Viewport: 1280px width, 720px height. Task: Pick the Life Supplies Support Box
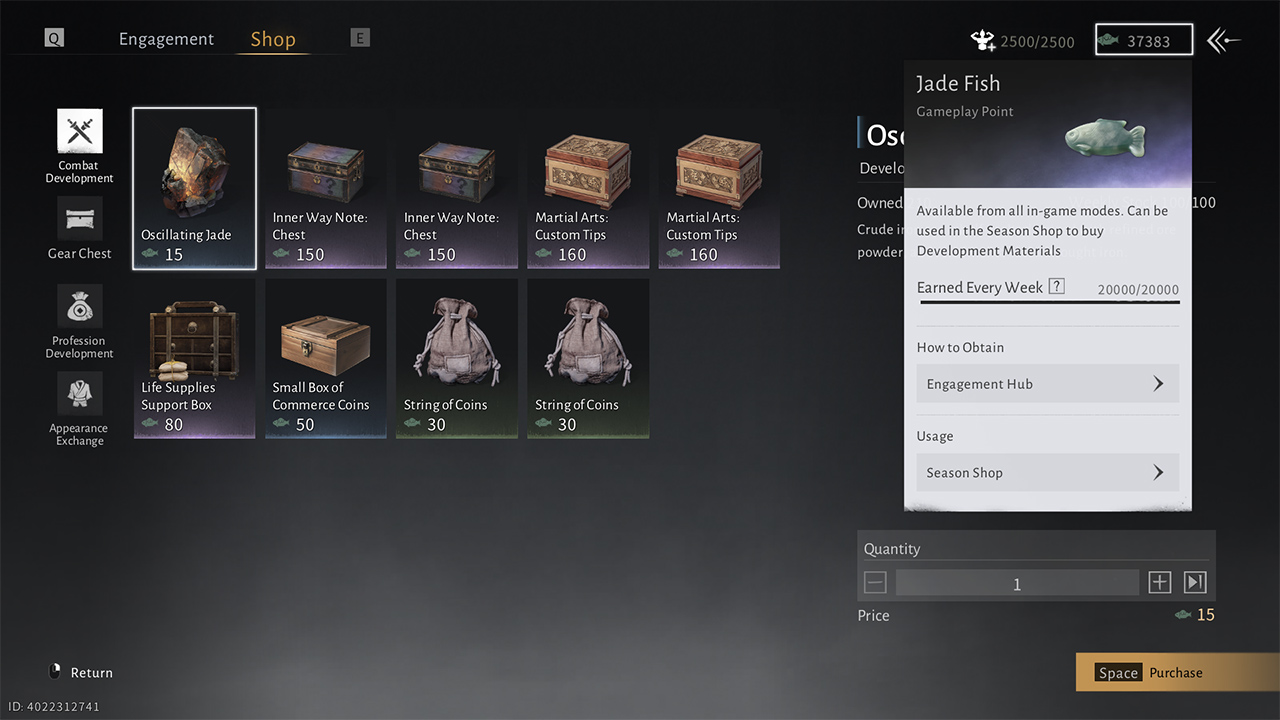click(x=194, y=358)
